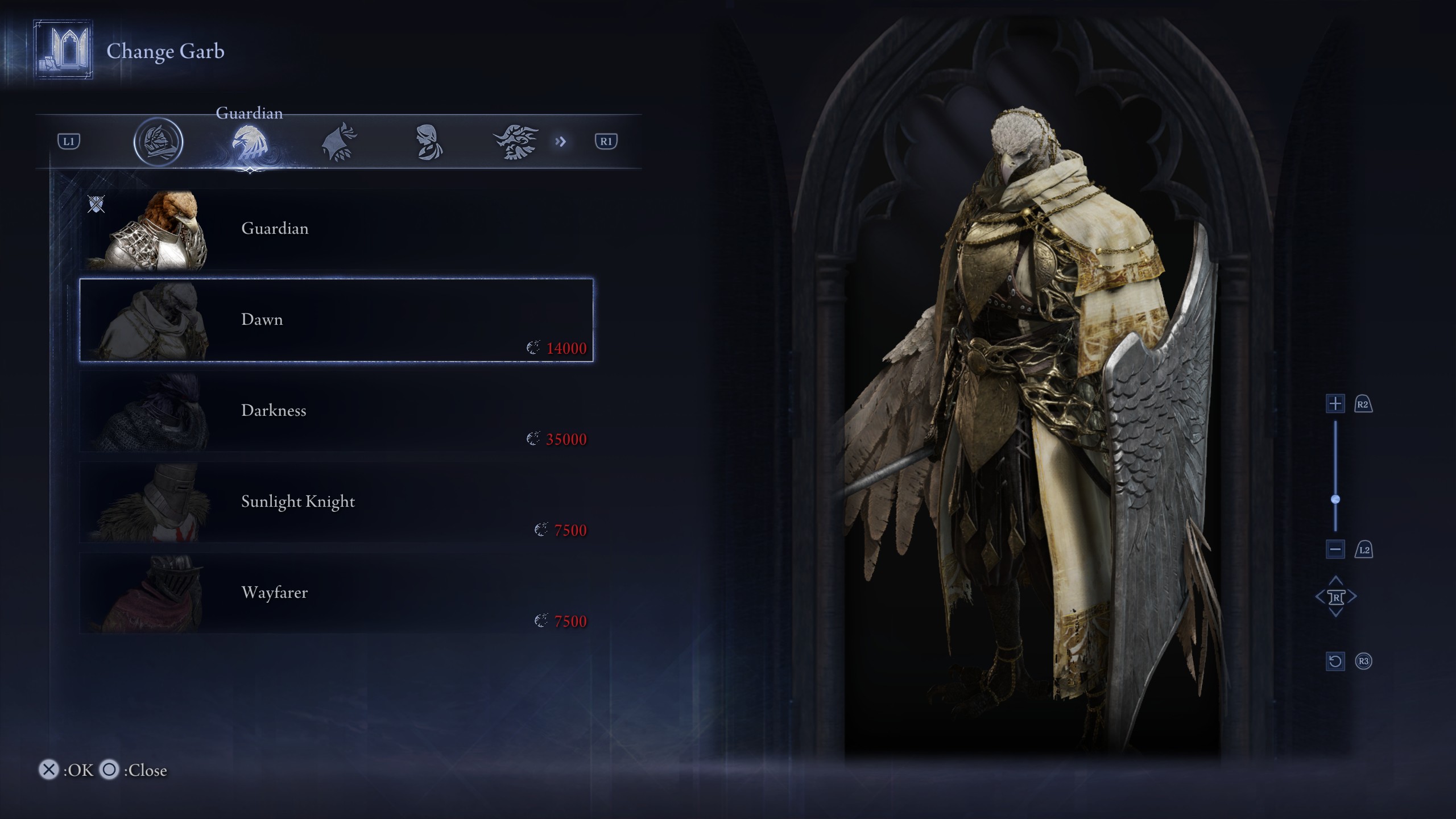Image resolution: width=1456 pixels, height=819 pixels.
Task: Open the spiky beast character tab
Action: click(515, 142)
